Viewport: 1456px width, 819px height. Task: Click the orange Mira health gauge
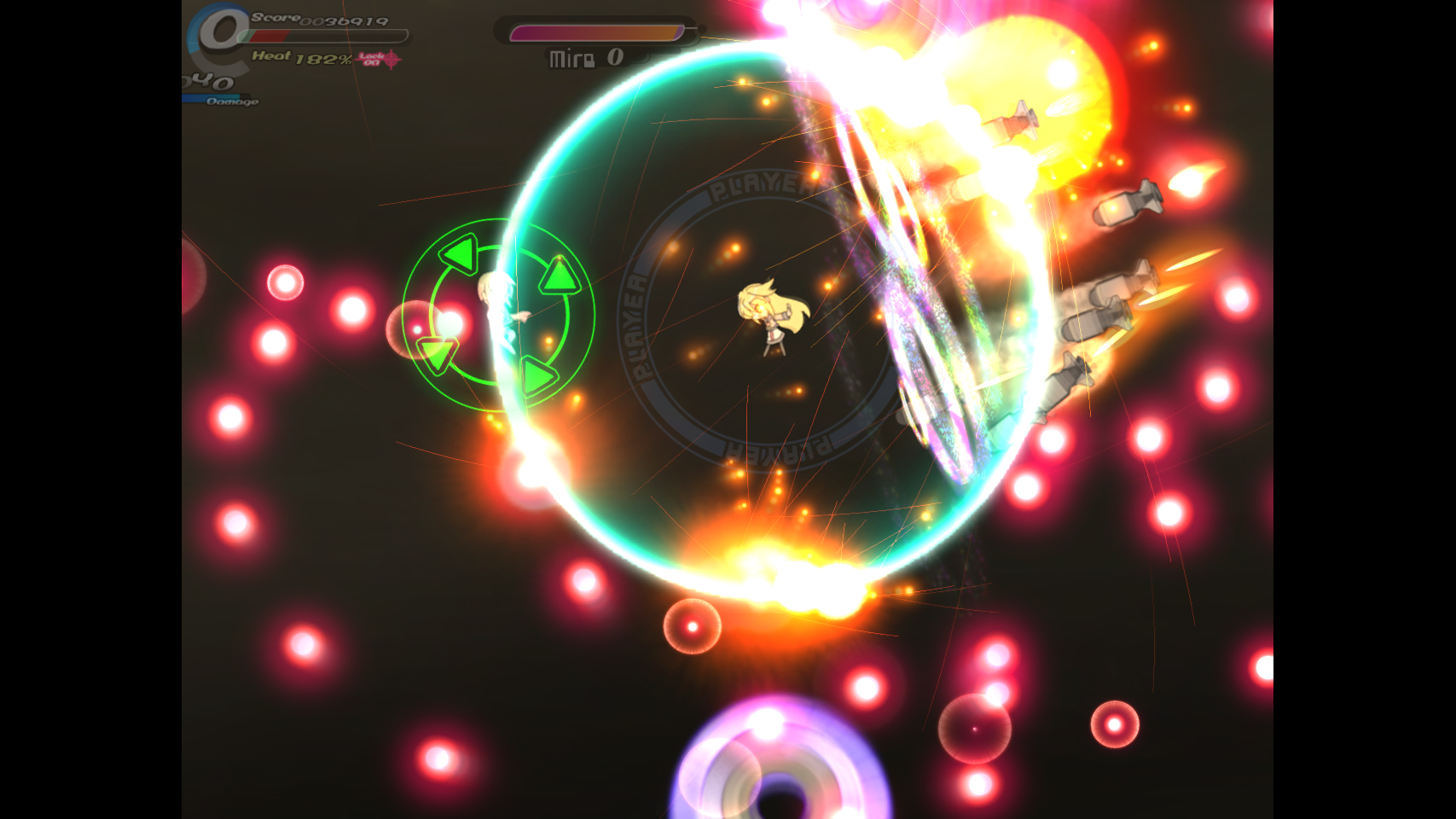[597, 34]
